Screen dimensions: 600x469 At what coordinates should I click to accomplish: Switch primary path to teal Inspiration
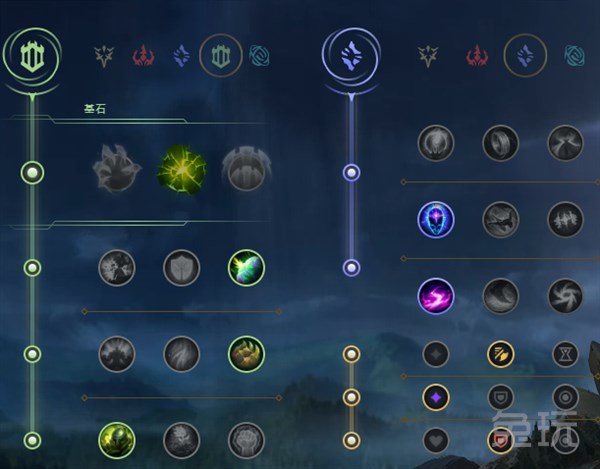[x=259, y=55]
